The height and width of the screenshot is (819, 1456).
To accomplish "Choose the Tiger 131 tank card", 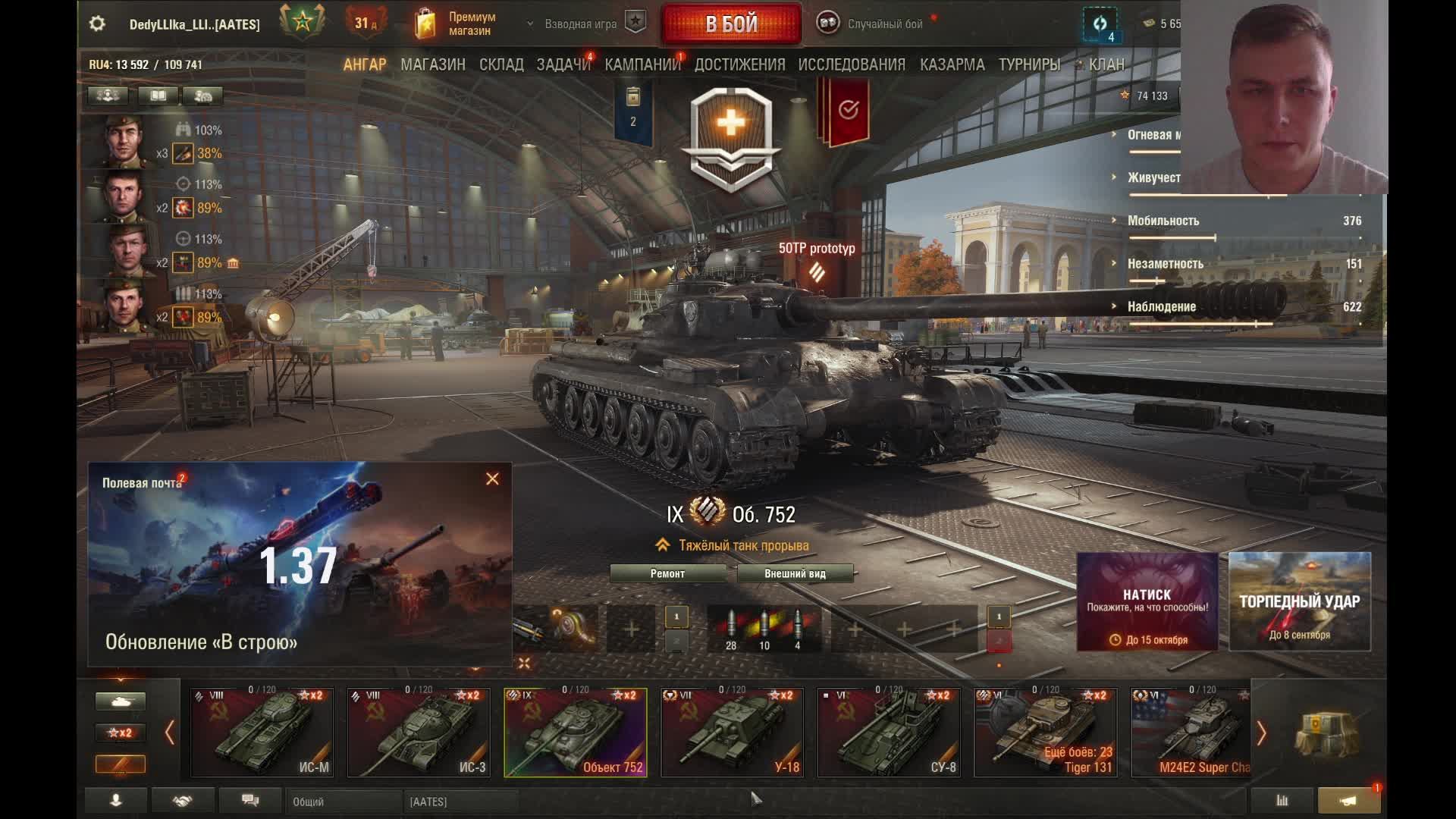I will click(1045, 733).
